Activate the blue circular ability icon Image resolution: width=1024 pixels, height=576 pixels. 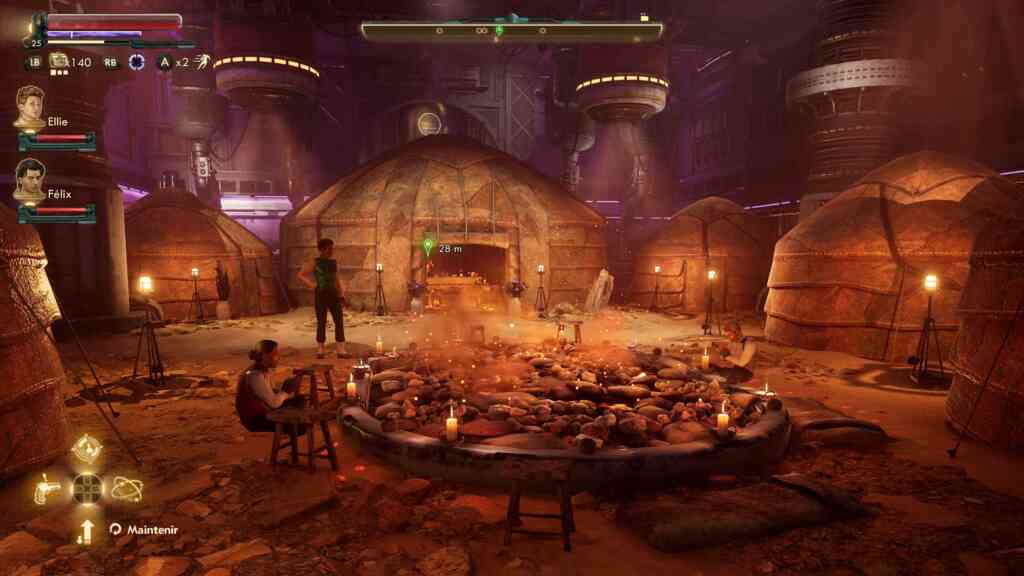coord(136,62)
